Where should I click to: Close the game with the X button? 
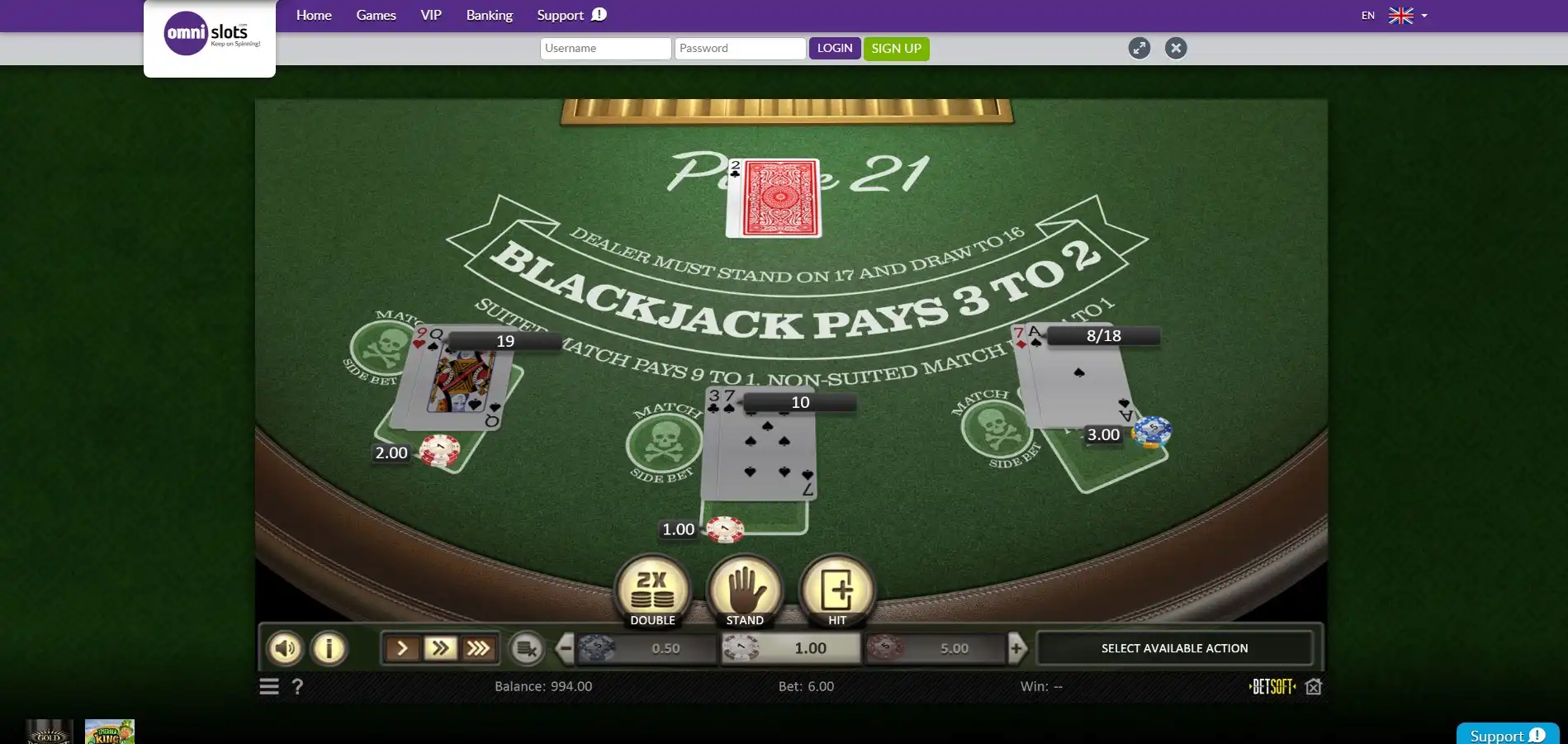tap(1176, 48)
